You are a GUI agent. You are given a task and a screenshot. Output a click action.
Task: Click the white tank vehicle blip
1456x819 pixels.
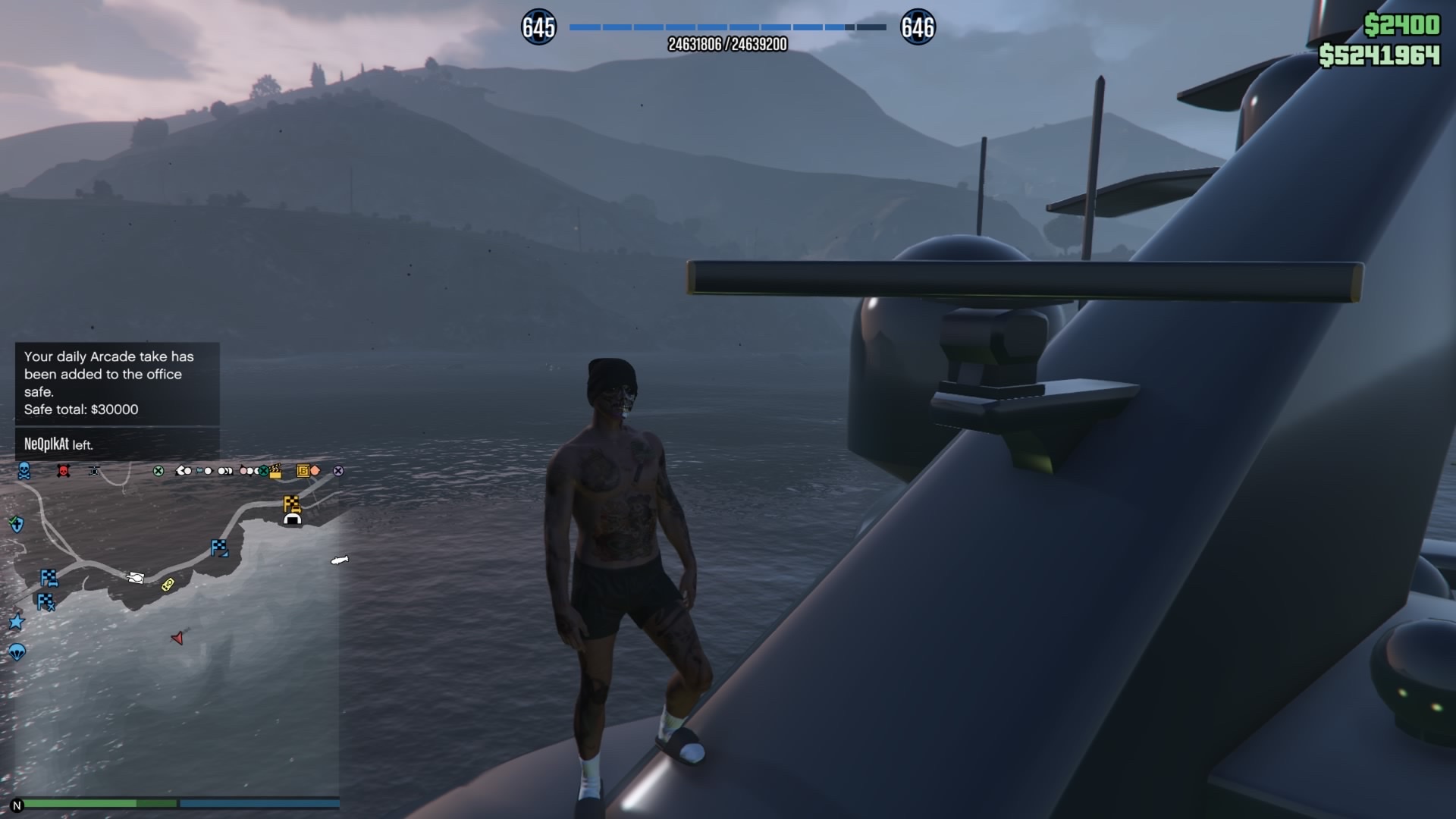pyautogui.click(x=136, y=578)
